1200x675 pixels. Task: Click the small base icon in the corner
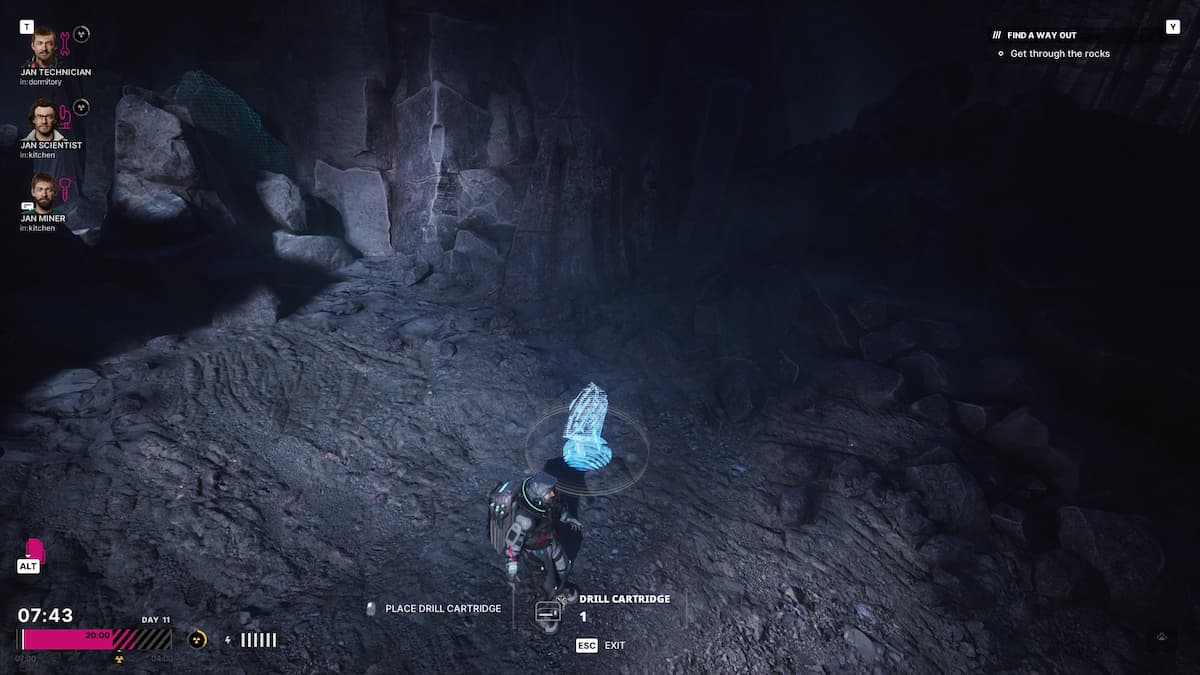[x=1162, y=636]
